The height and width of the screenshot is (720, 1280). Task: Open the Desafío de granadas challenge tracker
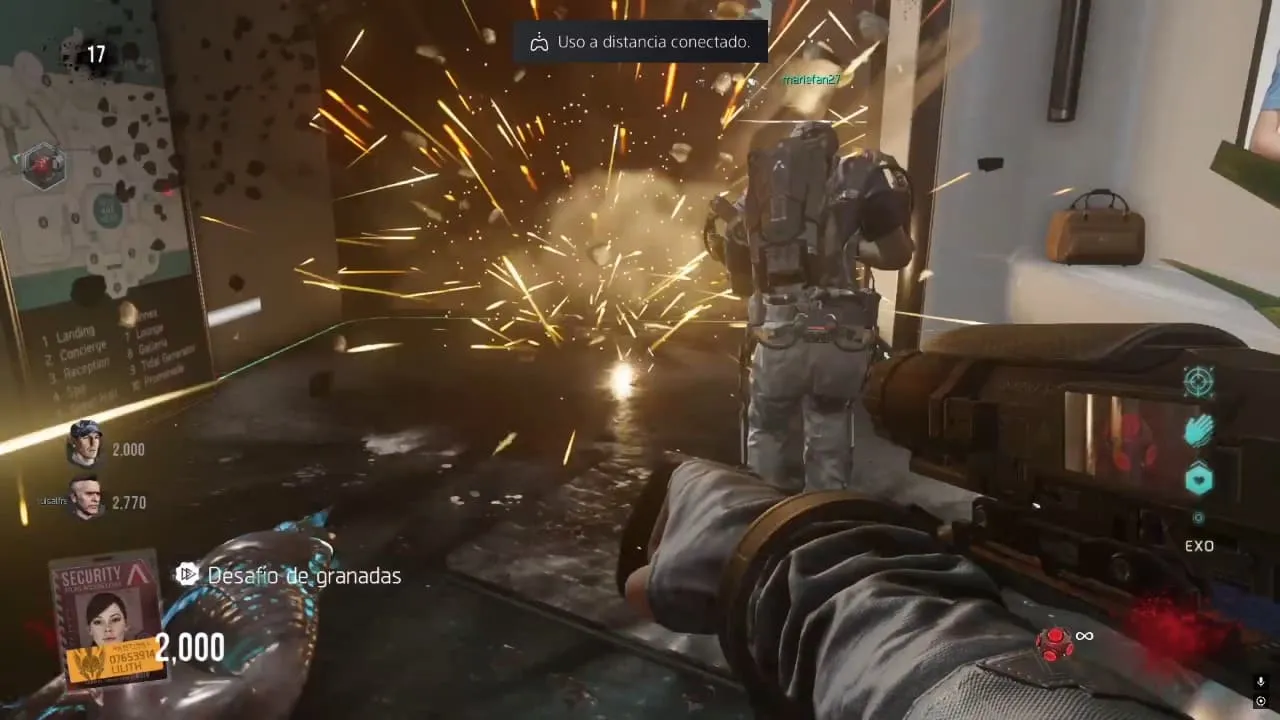click(289, 575)
